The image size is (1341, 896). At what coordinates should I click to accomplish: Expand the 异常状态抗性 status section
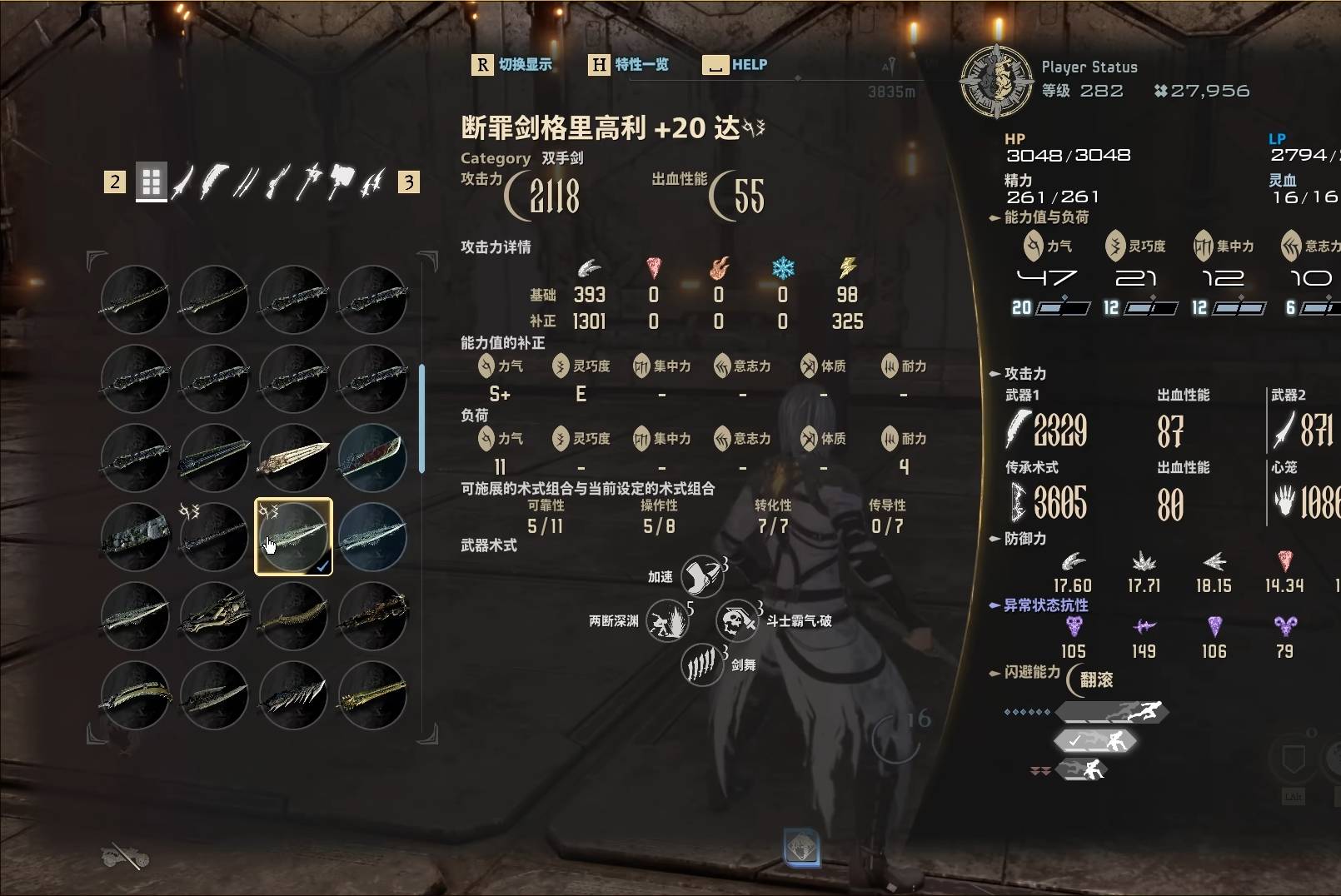pos(1045,605)
